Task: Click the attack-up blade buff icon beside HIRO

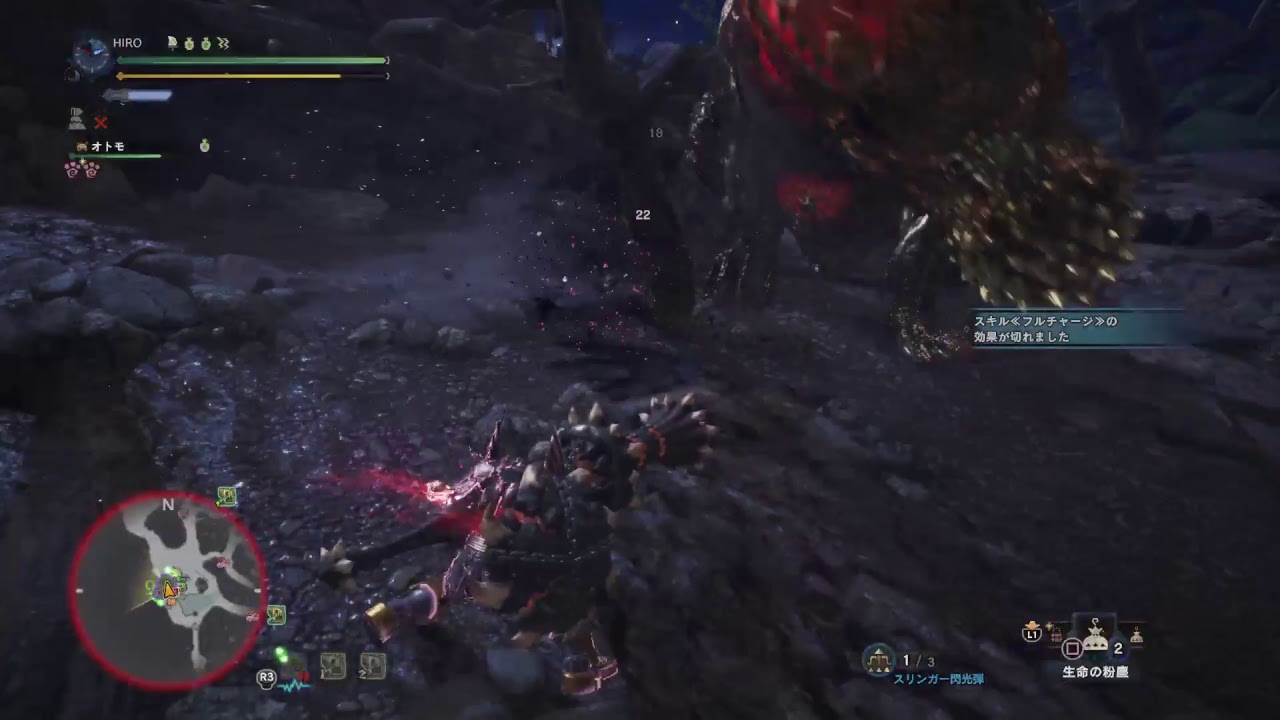Action: (171, 44)
